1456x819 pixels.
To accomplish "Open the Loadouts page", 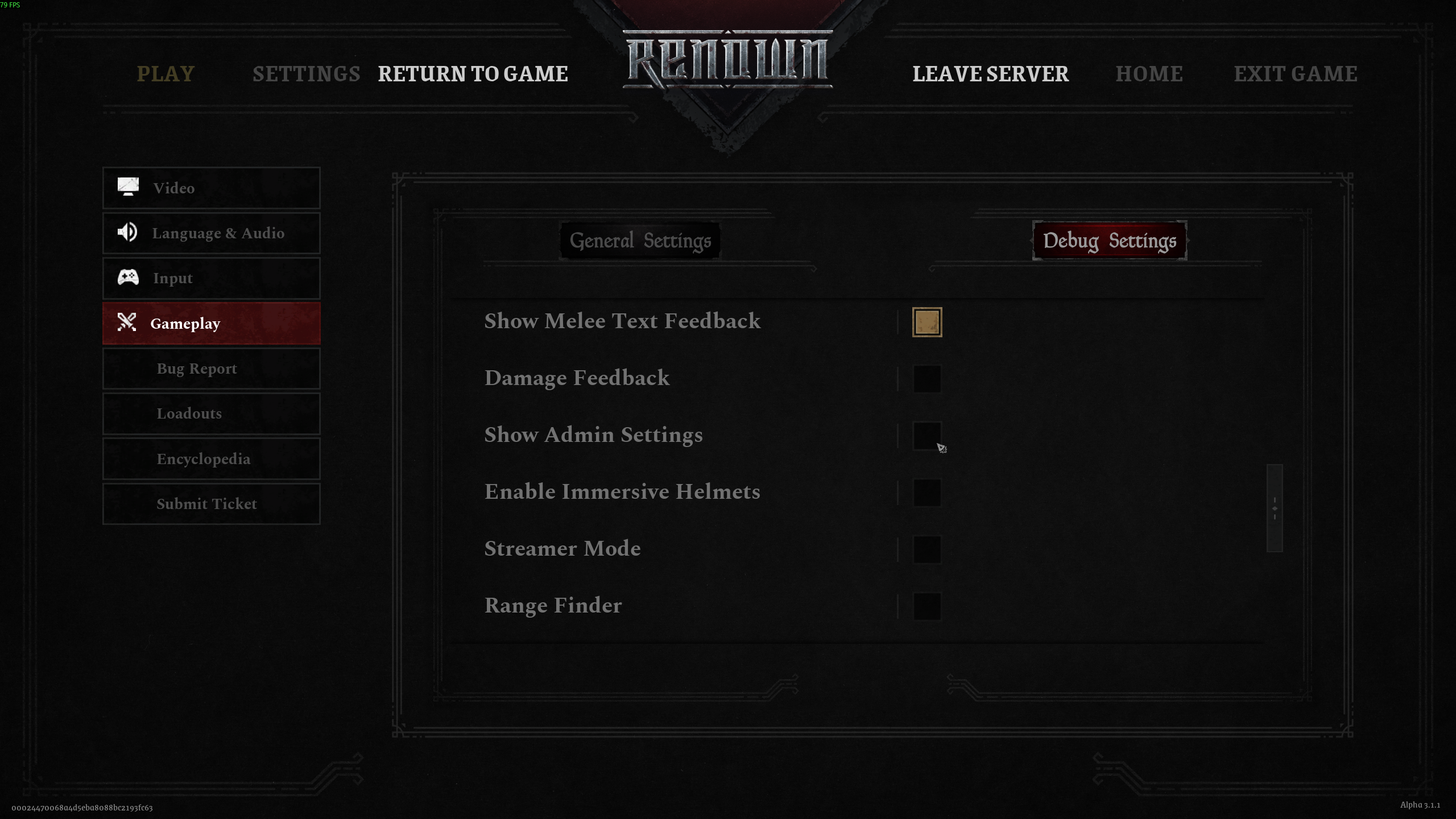I will pos(211,413).
